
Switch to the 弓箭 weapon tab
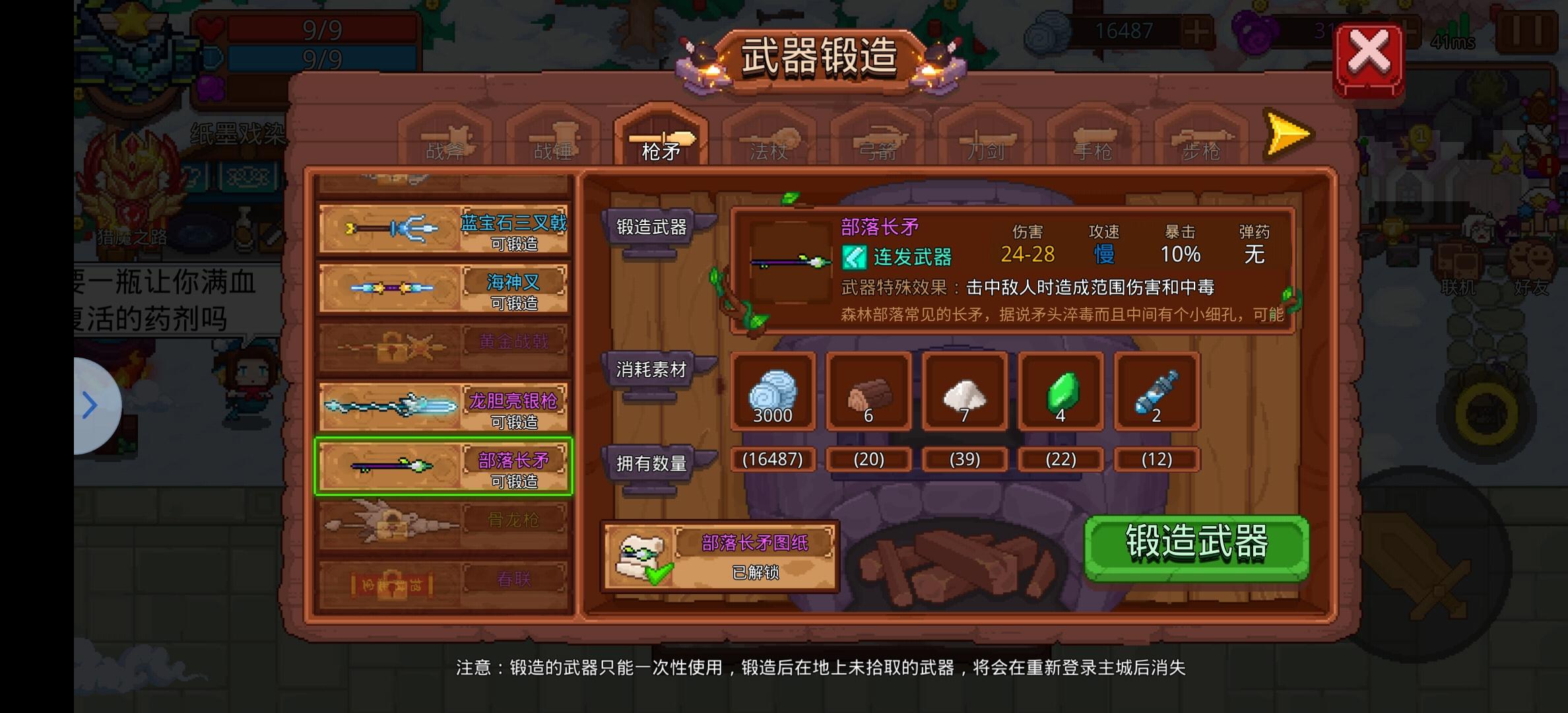tap(878, 142)
